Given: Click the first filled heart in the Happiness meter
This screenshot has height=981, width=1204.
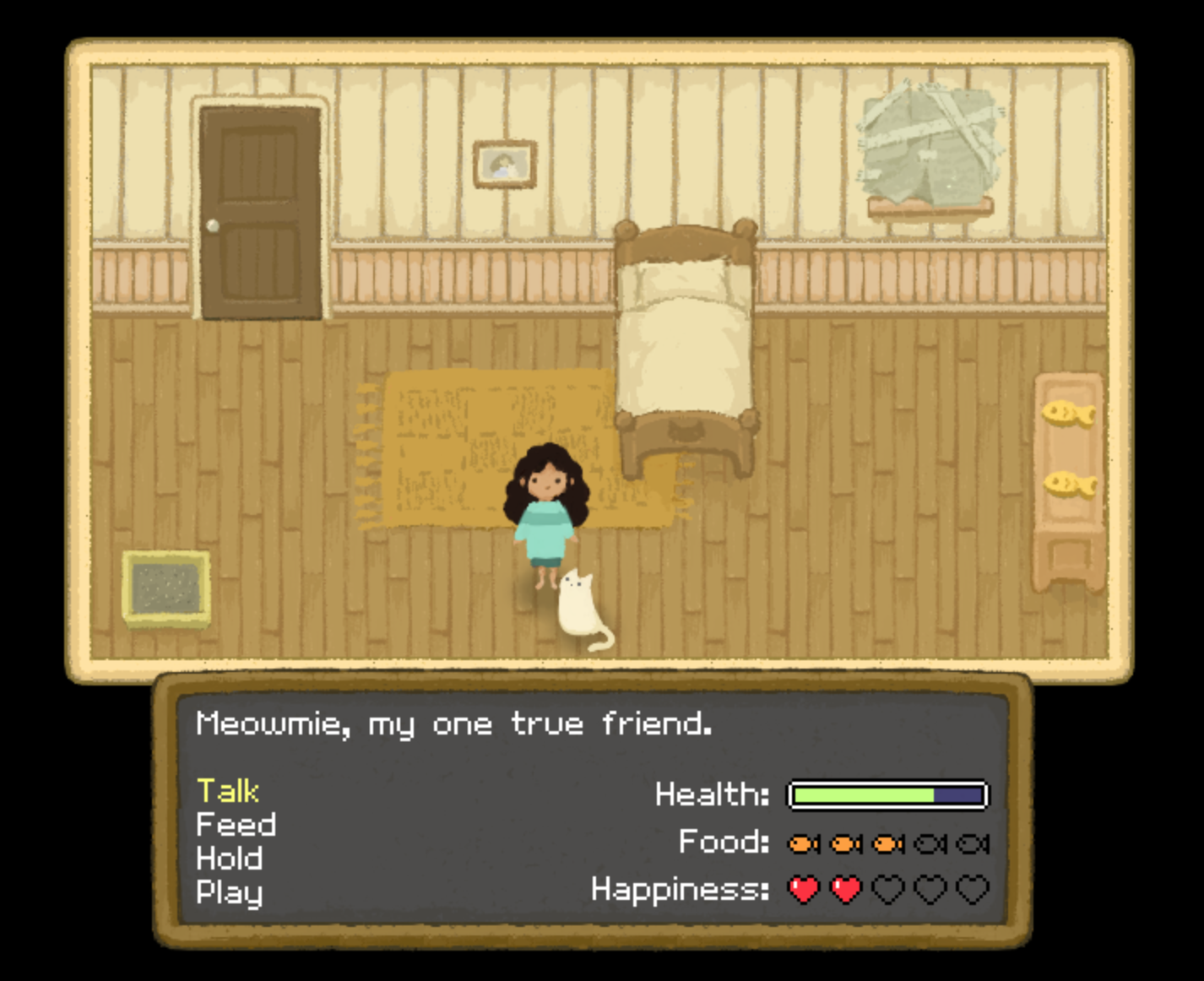Looking at the screenshot, I should pyautogui.click(x=805, y=889).
